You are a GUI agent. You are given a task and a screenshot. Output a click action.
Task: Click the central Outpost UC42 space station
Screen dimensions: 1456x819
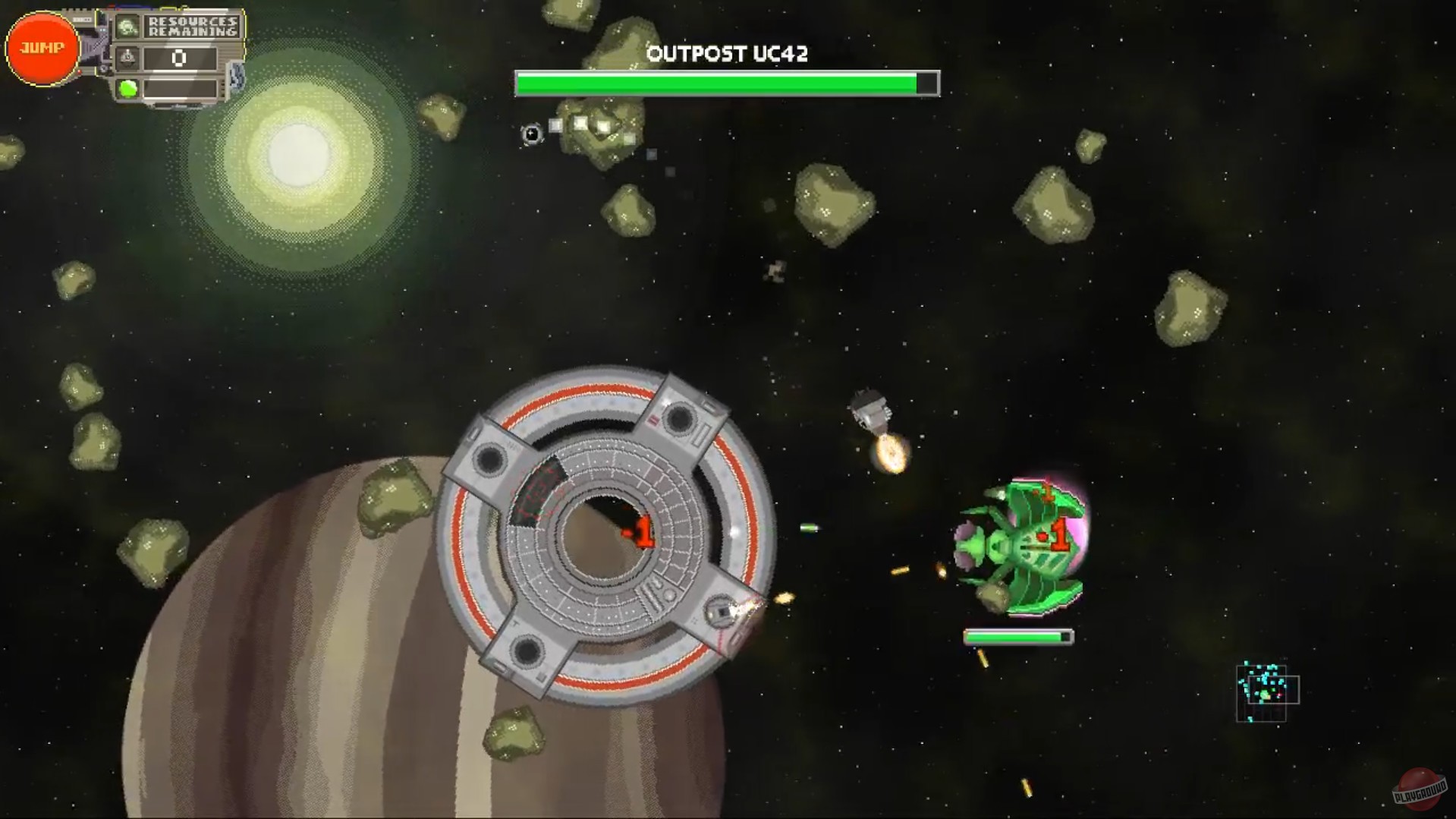pyautogui.click(x=607, y=531)
